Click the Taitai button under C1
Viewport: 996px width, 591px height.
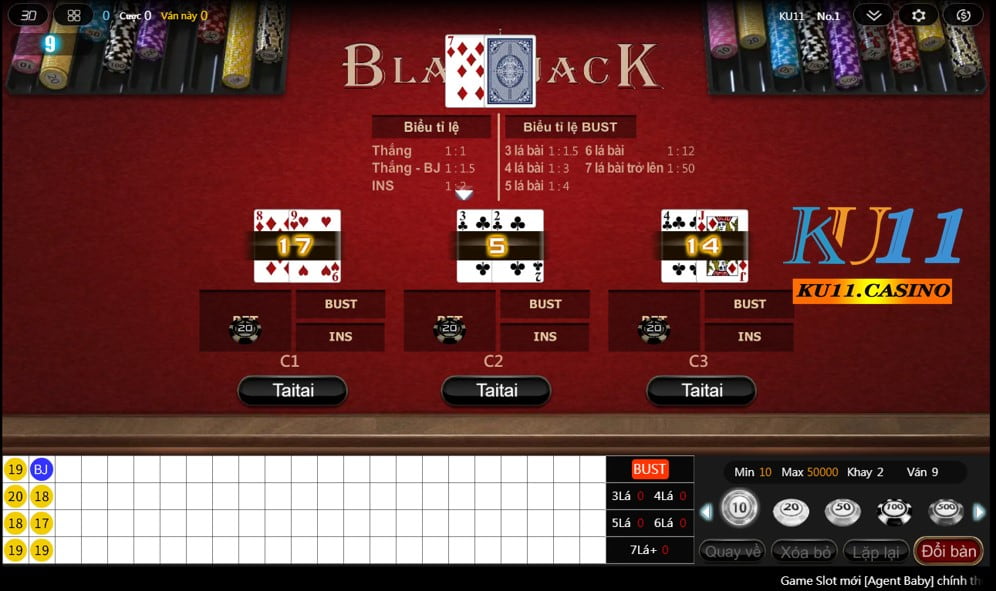[292, 390]
